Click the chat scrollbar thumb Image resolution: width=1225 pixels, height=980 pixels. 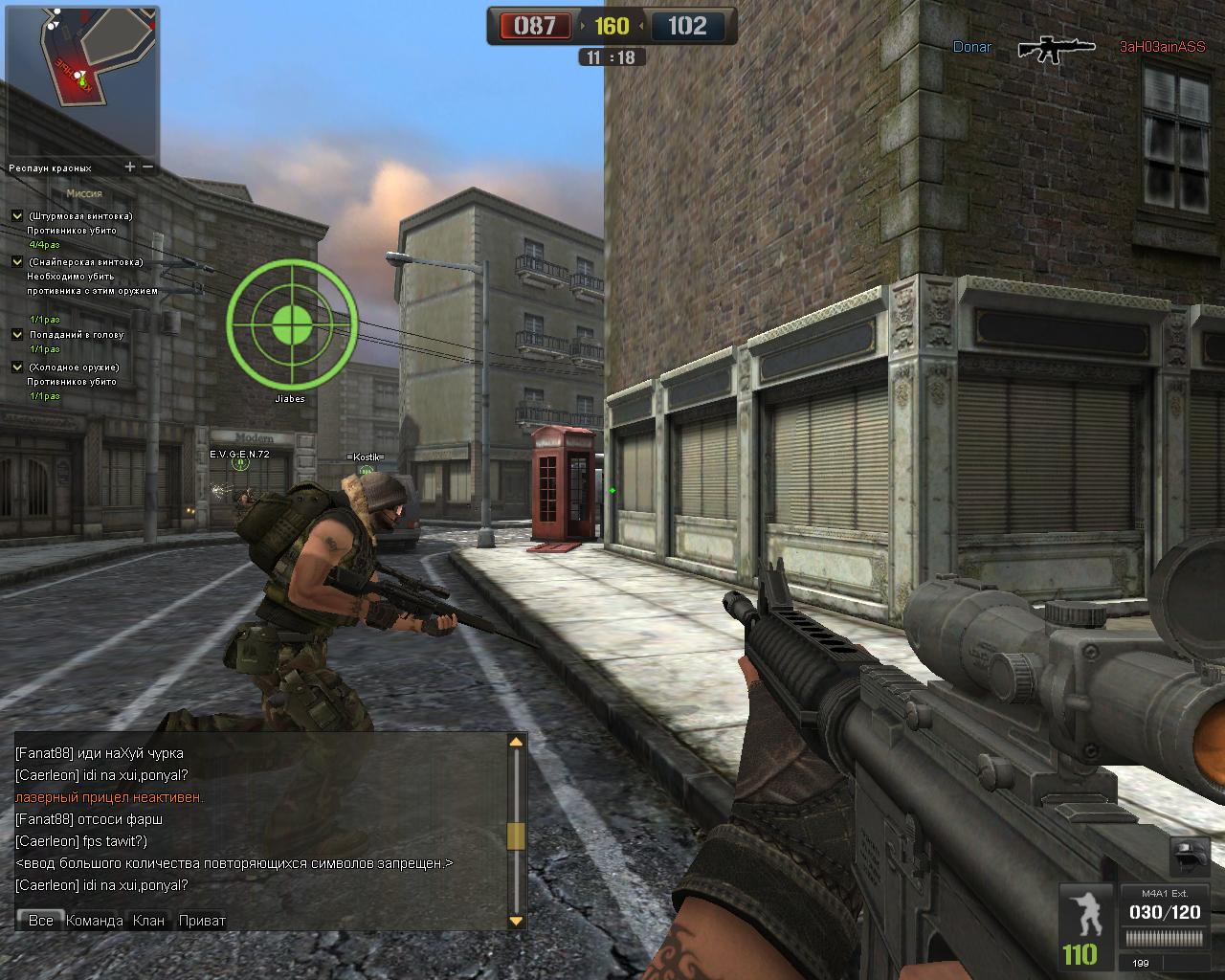pos(516,835)
